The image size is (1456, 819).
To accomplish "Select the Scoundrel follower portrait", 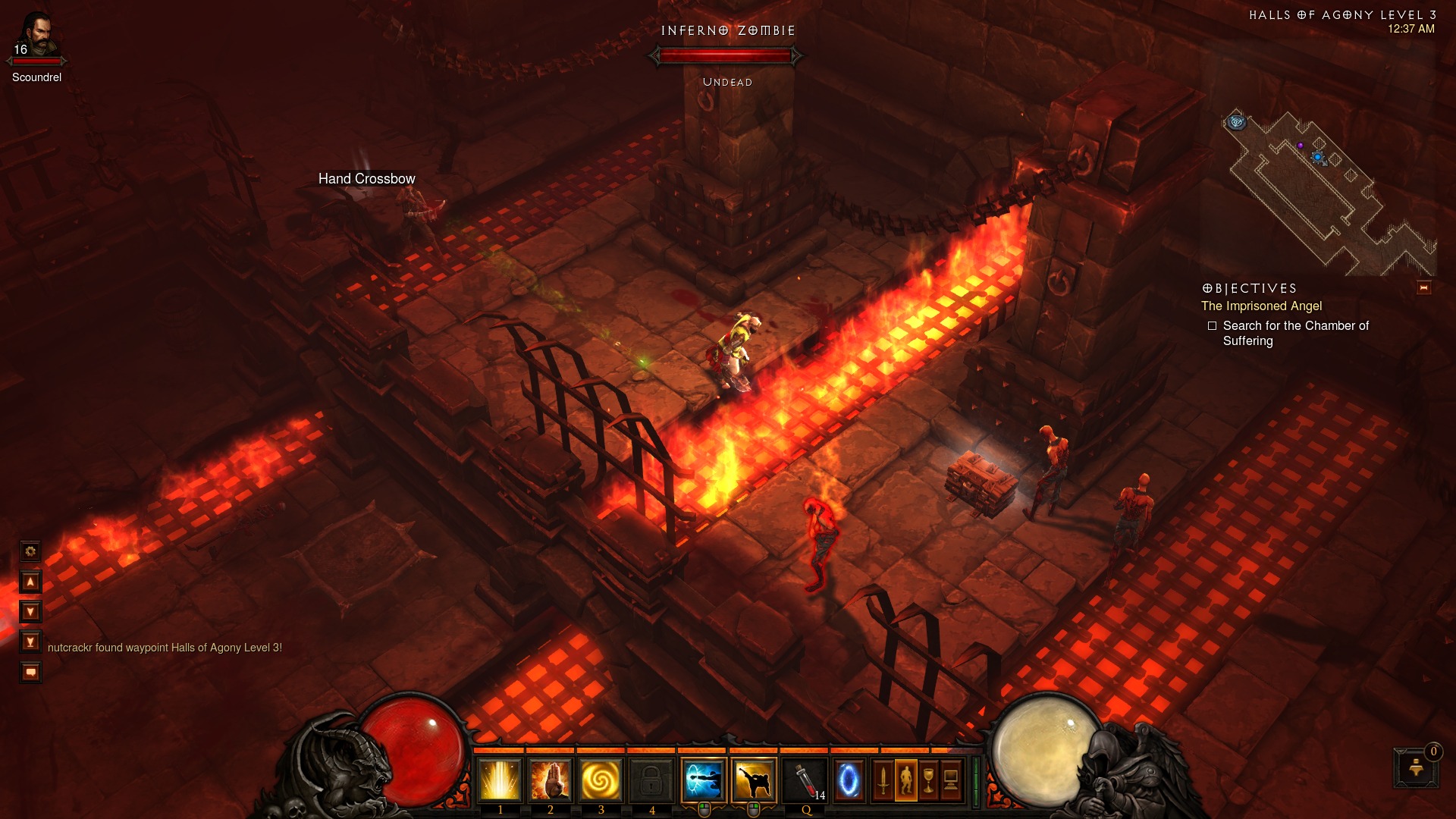I will pyautogui.click(x=36, y=36).
